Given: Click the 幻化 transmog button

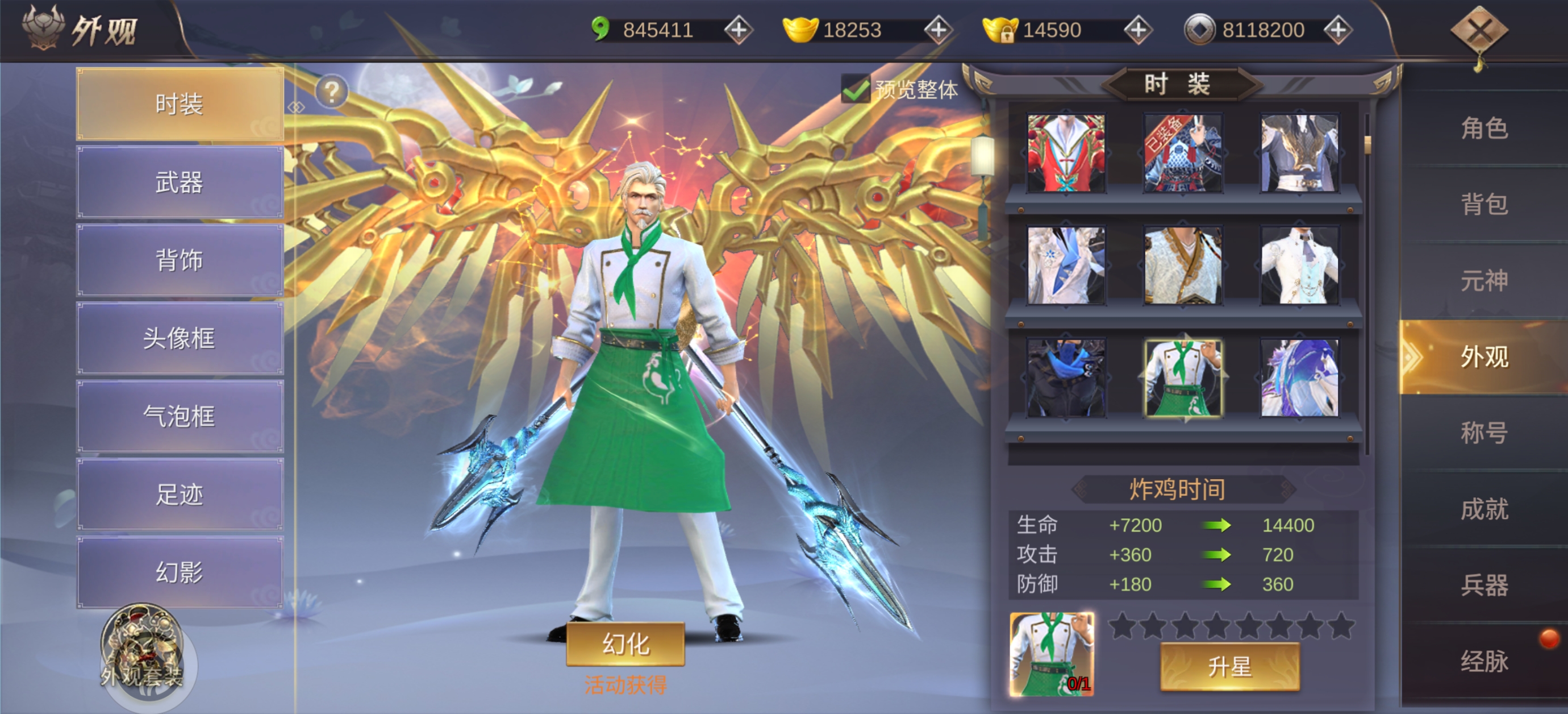Looking at the screenshot, I should (x=625, y=644).
